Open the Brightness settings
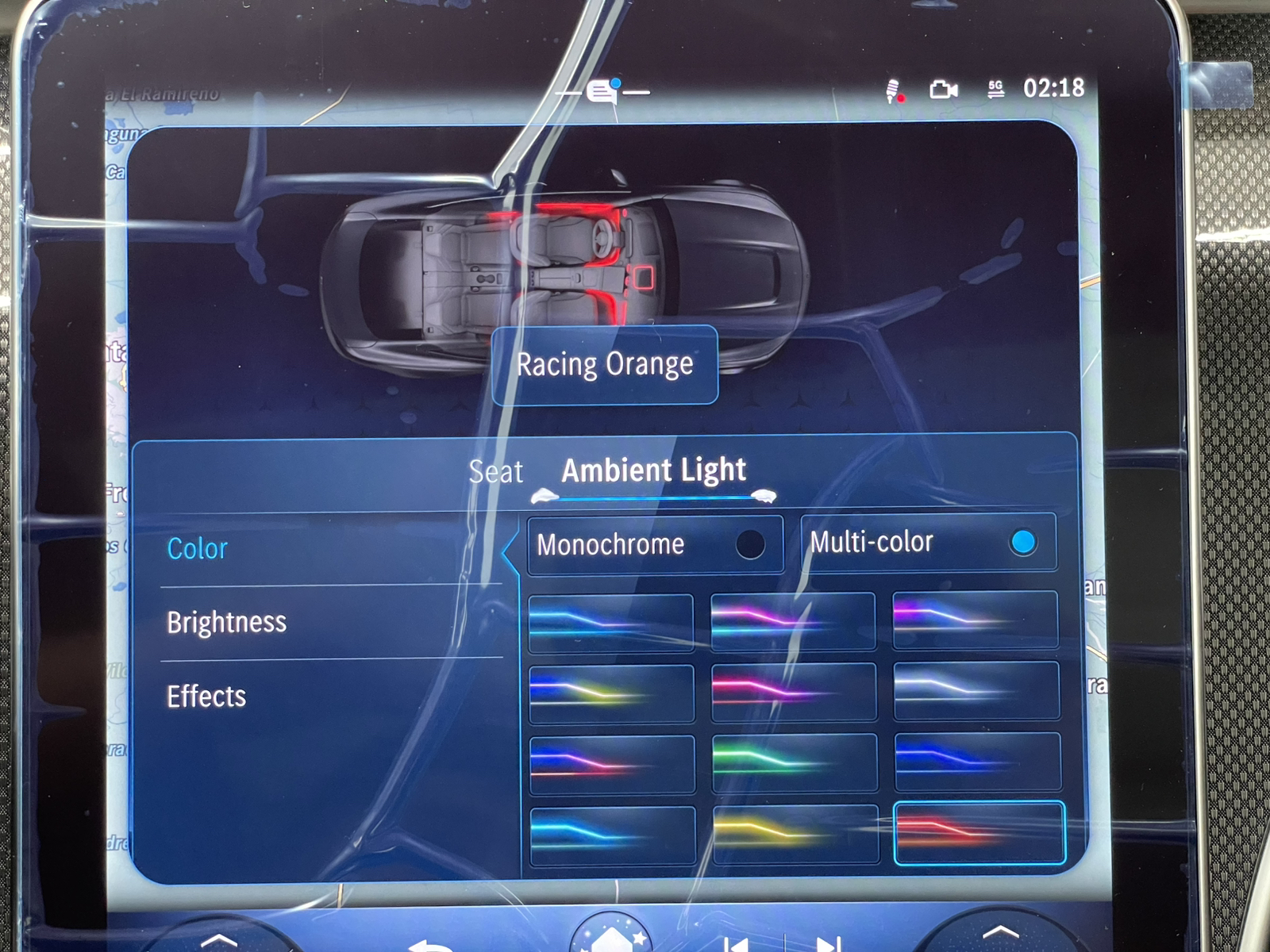Image resolution: width=1270 pixels, height=952 pixels. (x=227, y=624)
